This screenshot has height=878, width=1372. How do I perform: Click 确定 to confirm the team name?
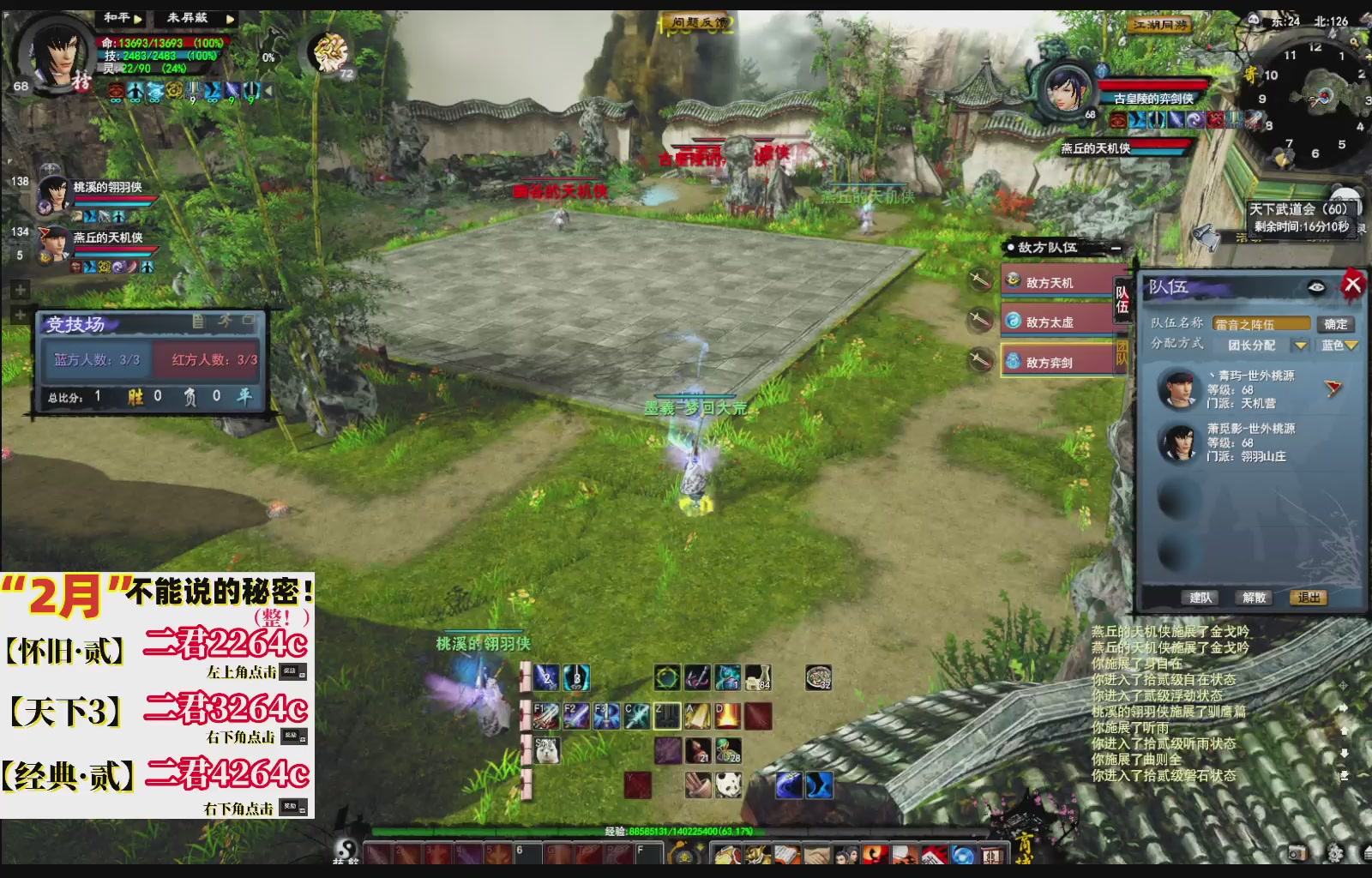click(x=1335, y=324)
